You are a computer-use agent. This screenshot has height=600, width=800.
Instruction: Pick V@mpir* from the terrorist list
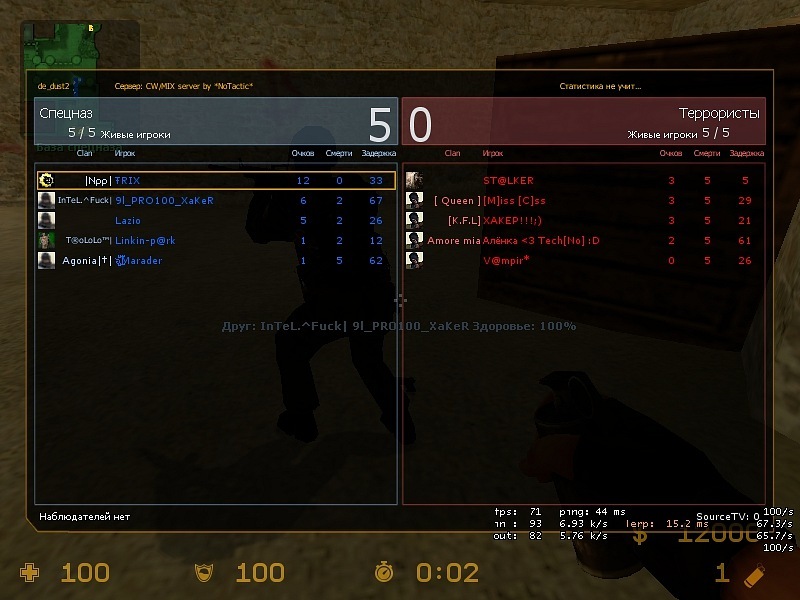coord(584,260)
